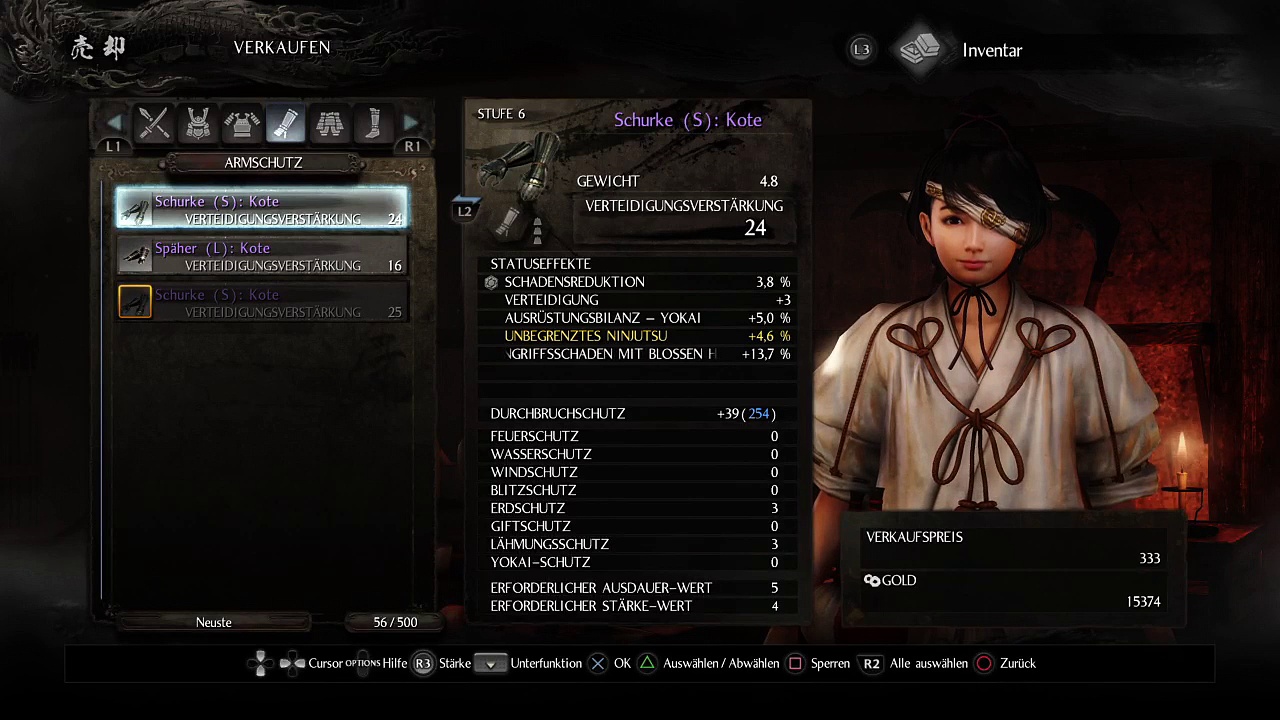Screen dimensions: 1280x720
Task: Select the Späher (L): Kote row
Action: pos(262,256)
